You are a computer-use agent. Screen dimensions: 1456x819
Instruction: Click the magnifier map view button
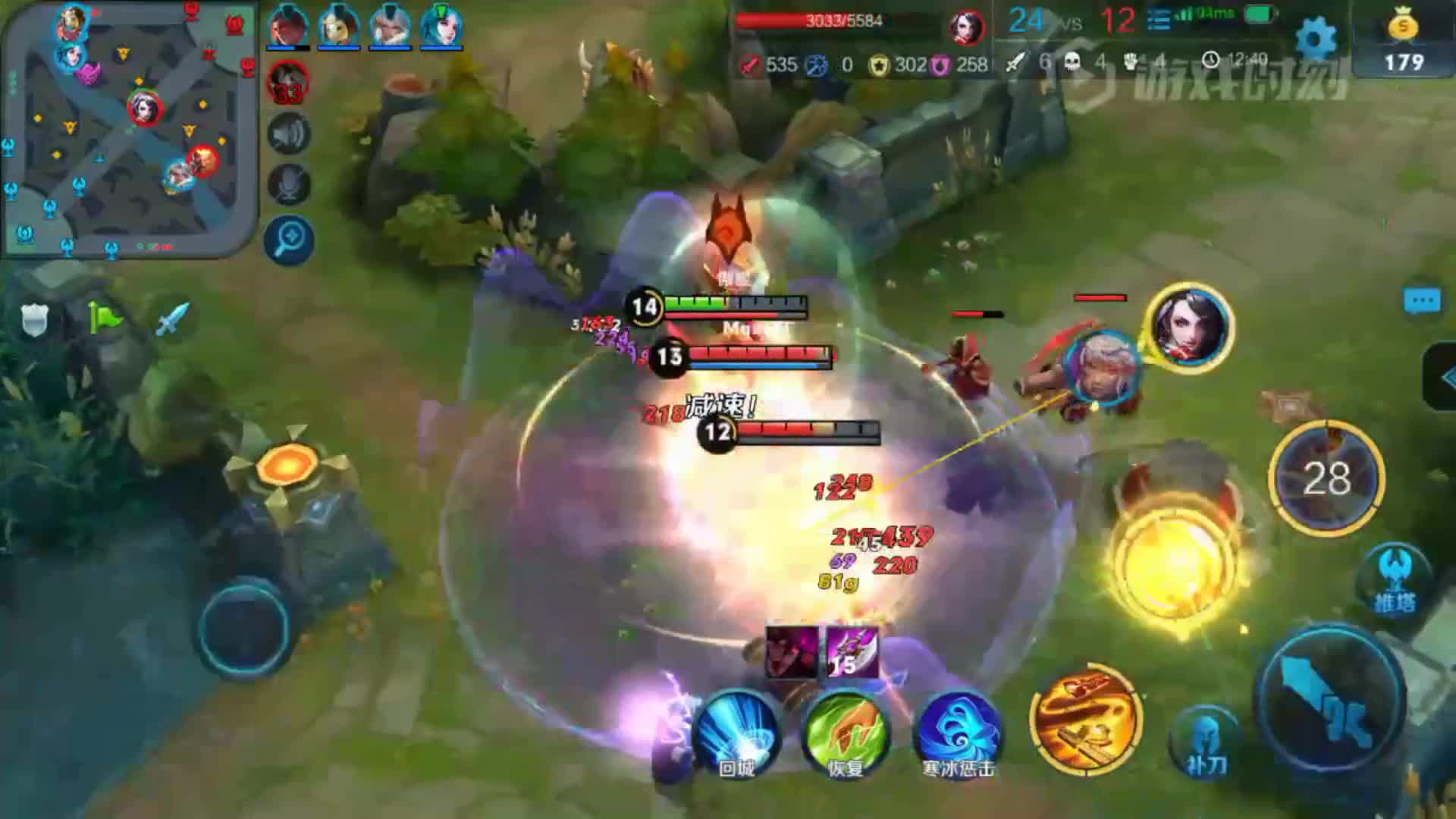point(289,240)
